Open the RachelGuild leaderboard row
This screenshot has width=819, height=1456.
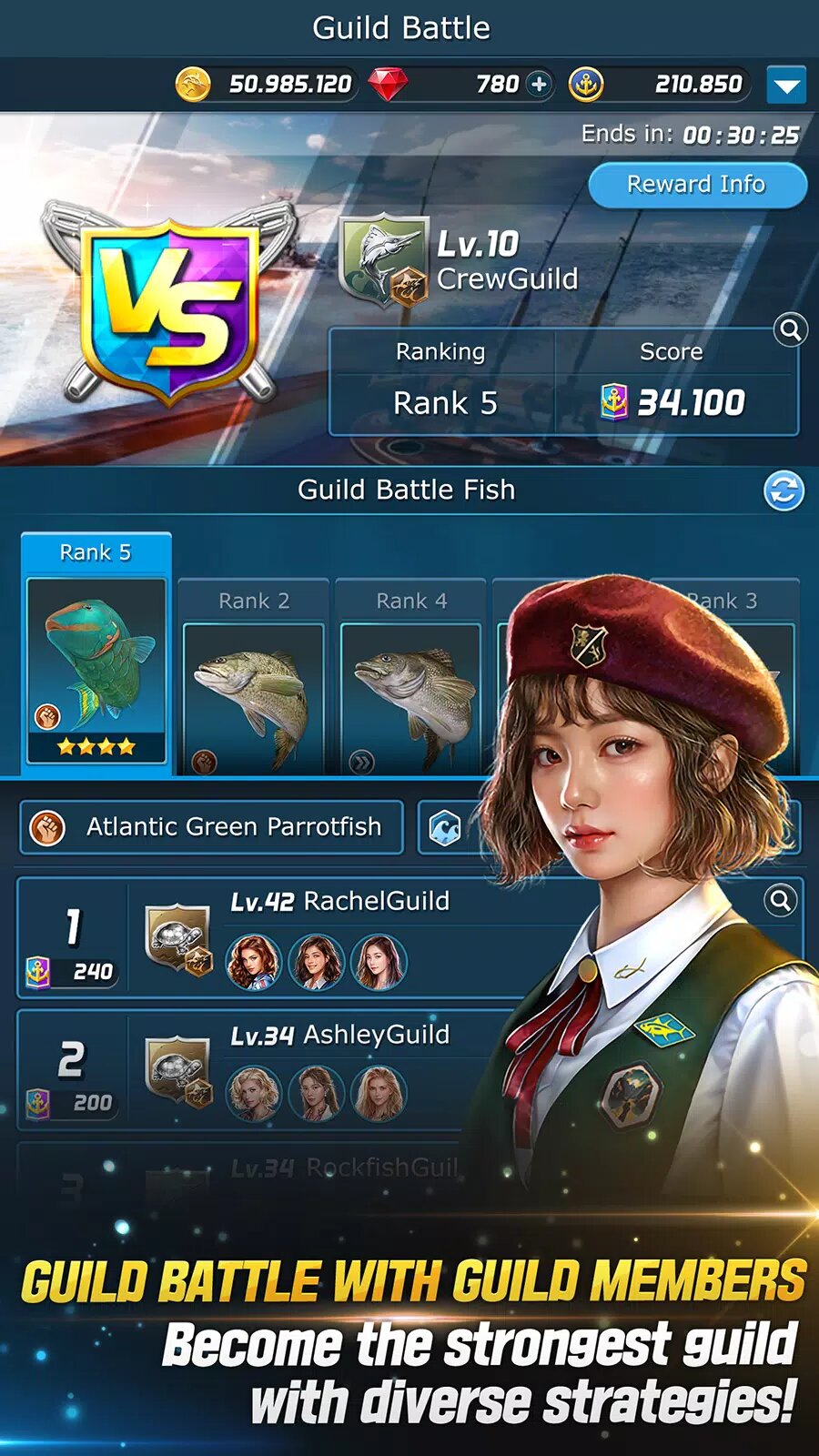pyautogui.click(x=346, y=937)
